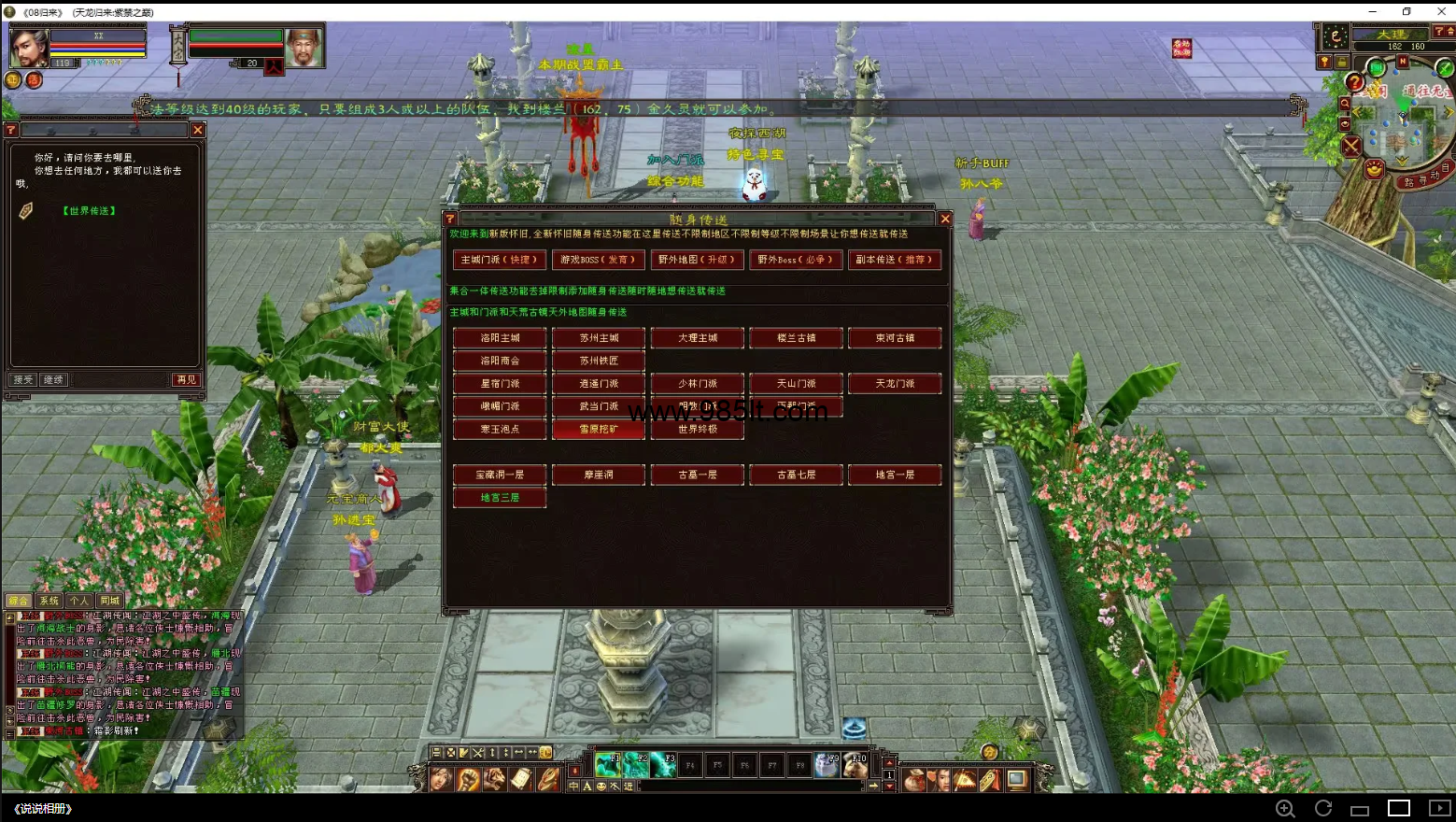Open the 同城 chat channel tab
Screen dimensions: 1456x822
[110, 601]
